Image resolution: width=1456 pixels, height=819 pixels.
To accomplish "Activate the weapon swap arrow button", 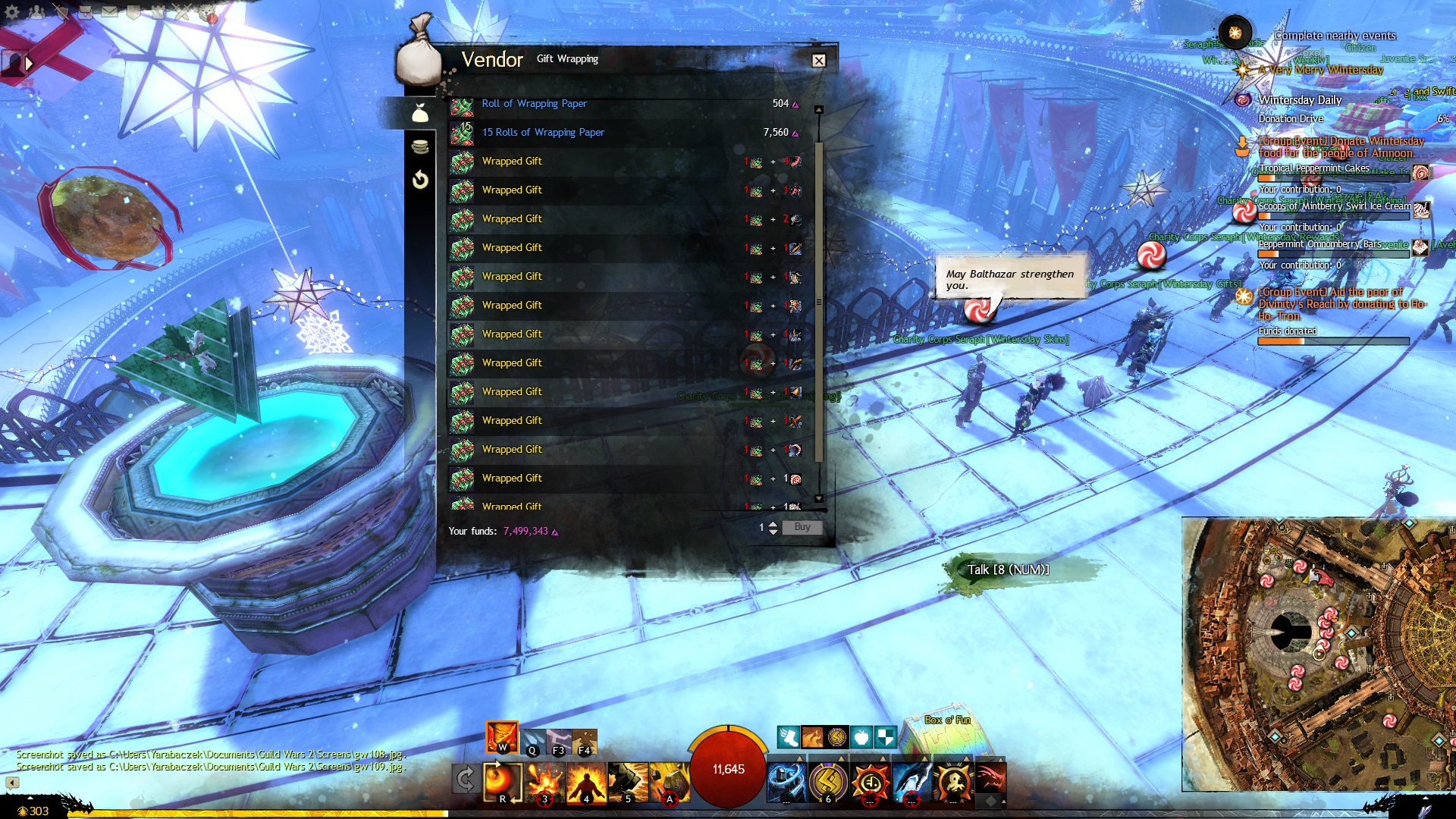I will click(x=465, y=780).
